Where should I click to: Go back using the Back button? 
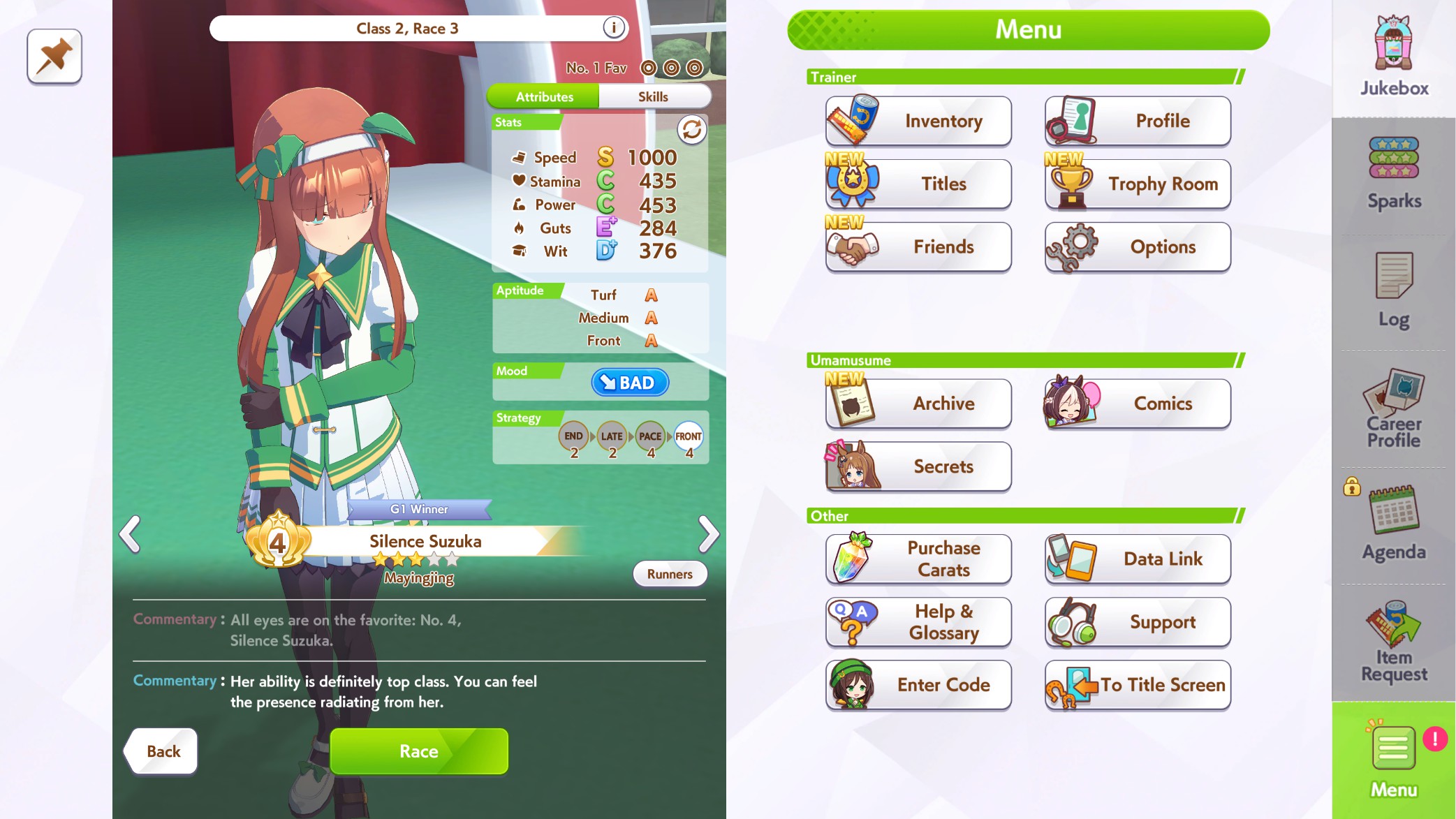[162, 751]
